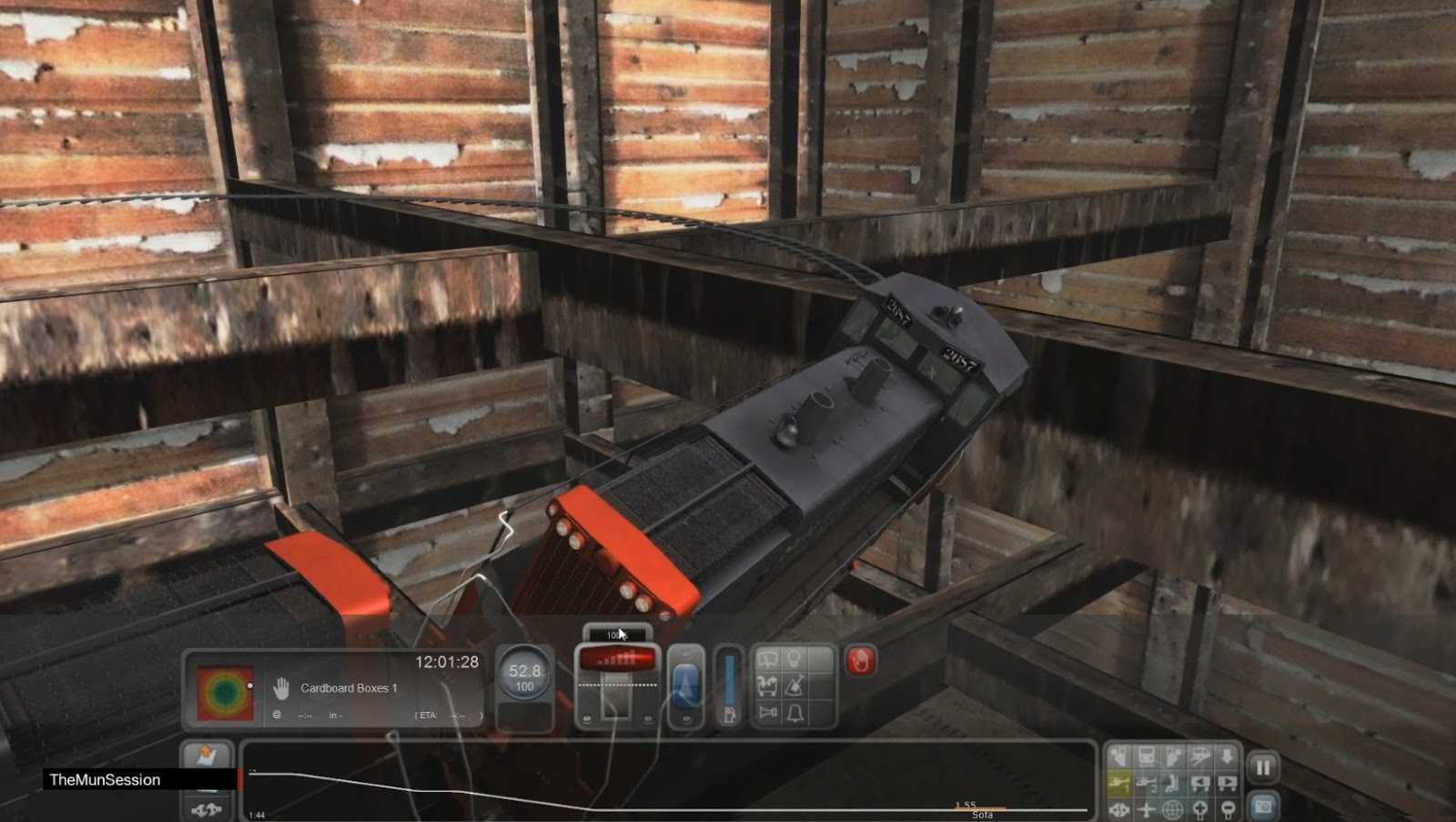This screenshot has width=1456, height=822.
Task: Open the 2D map globe icon
Action: (1171, 809)
